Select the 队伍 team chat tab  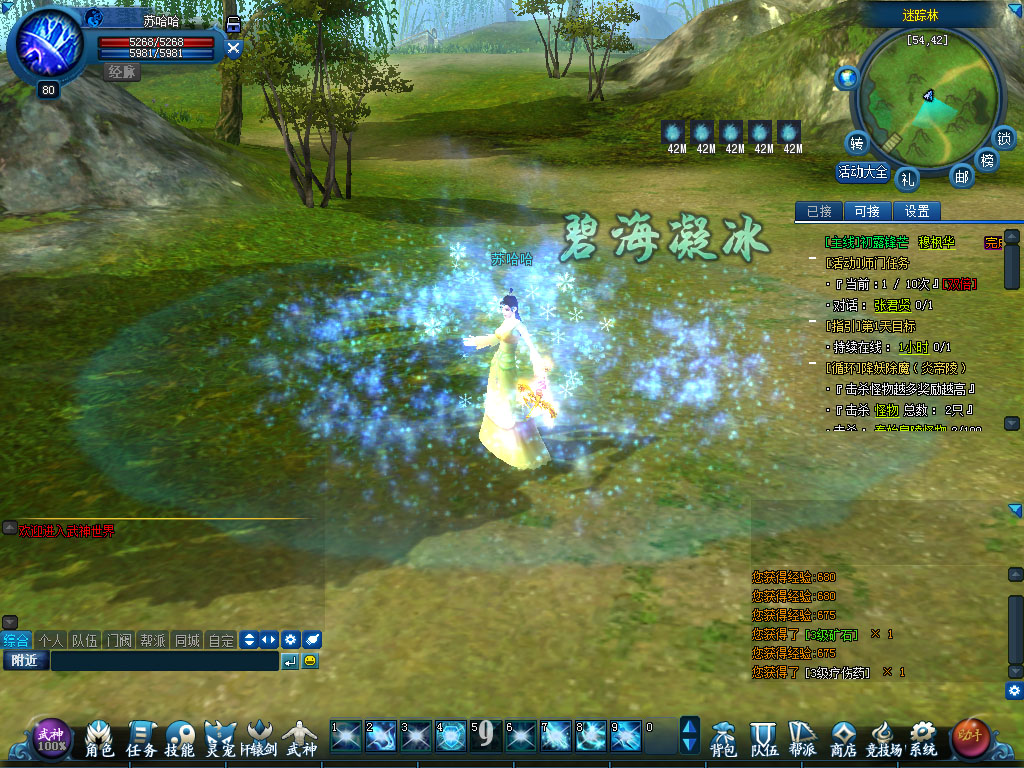point(84,640)
